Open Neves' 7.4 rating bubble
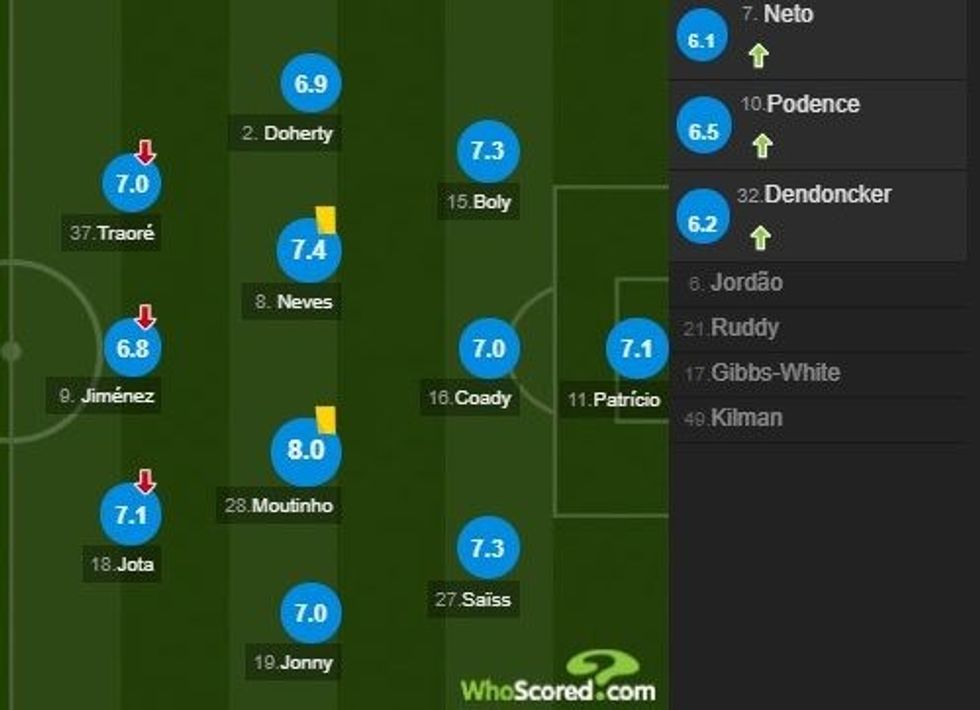980x710 pixels. [x=309, y=251]
